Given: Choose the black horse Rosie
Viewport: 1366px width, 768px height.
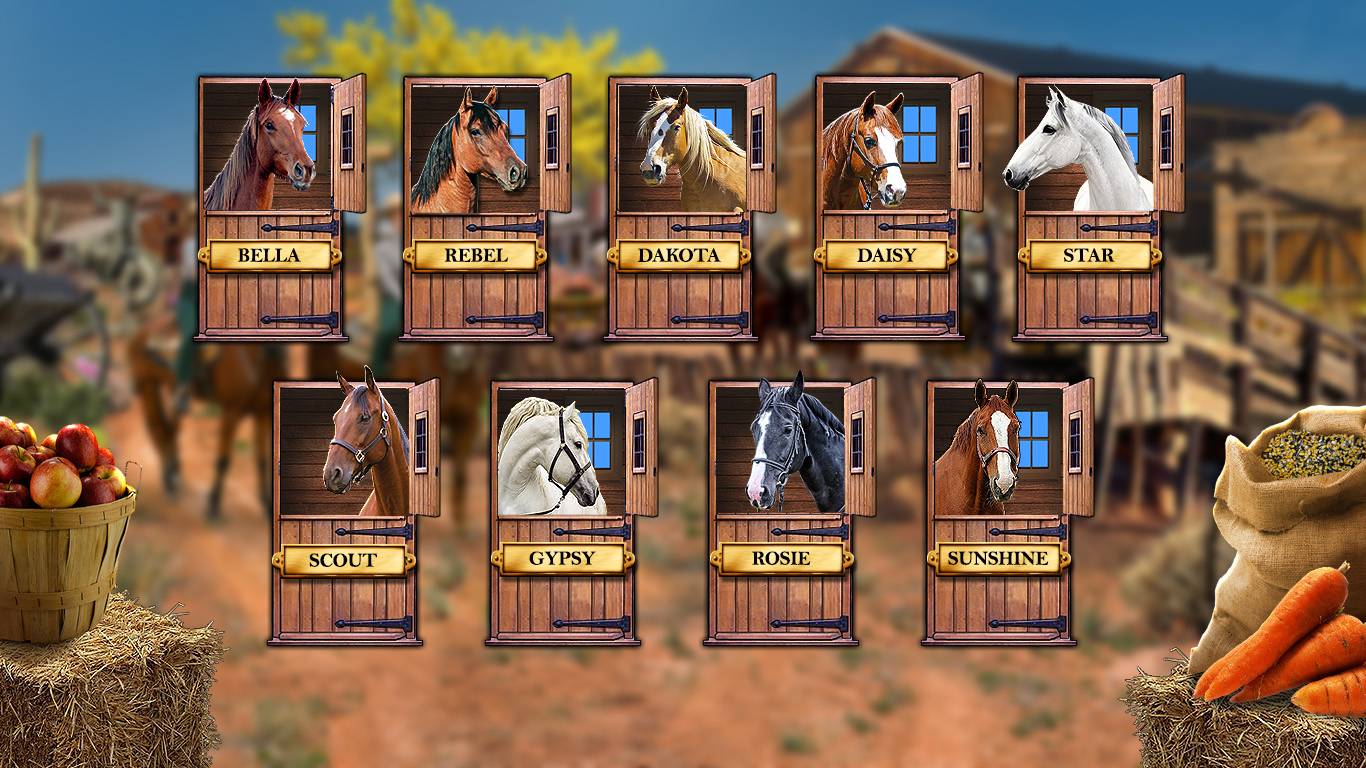Looking at the screenshot, I should pos(780,512).
